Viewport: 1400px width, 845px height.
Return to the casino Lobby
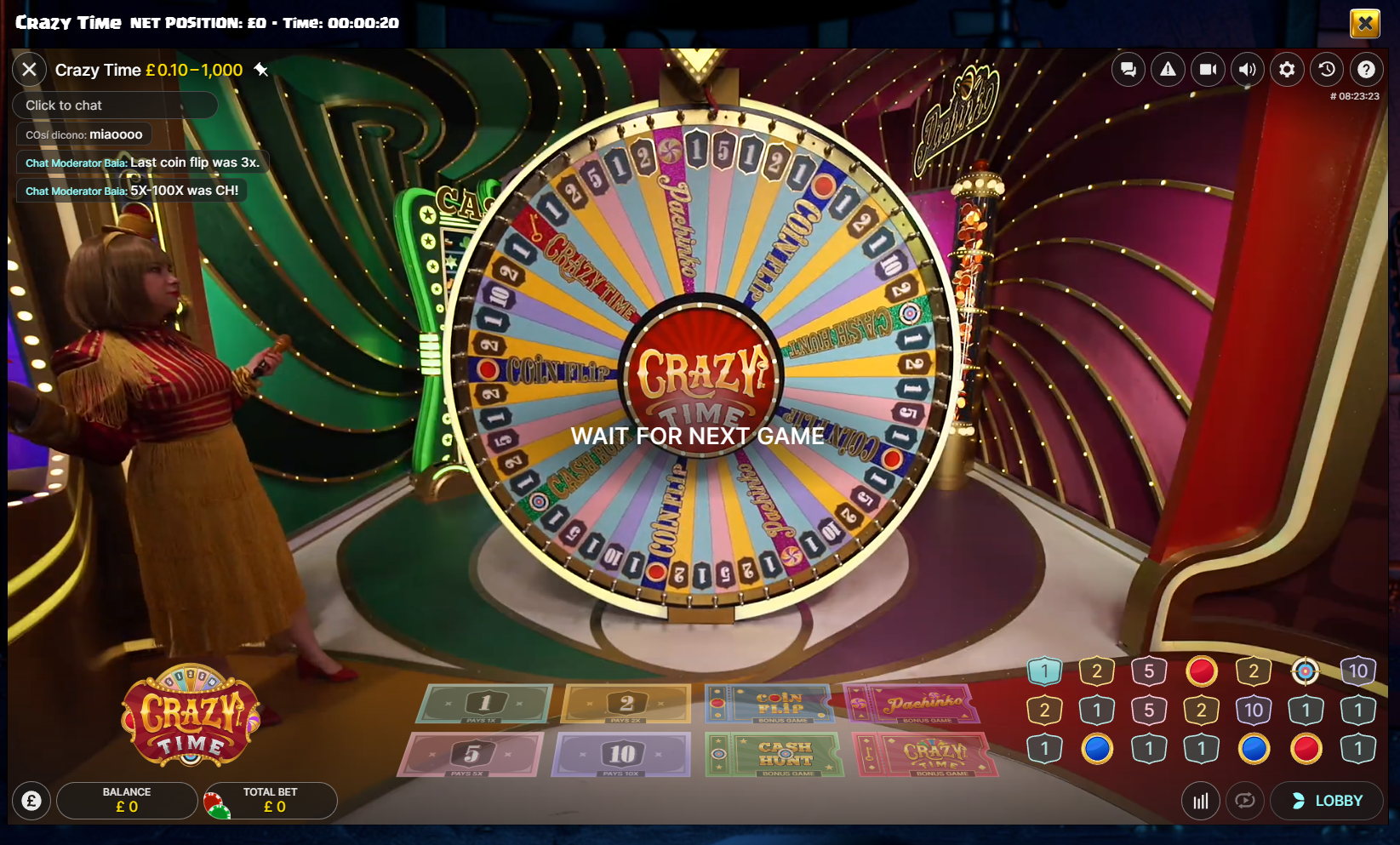1326,800
